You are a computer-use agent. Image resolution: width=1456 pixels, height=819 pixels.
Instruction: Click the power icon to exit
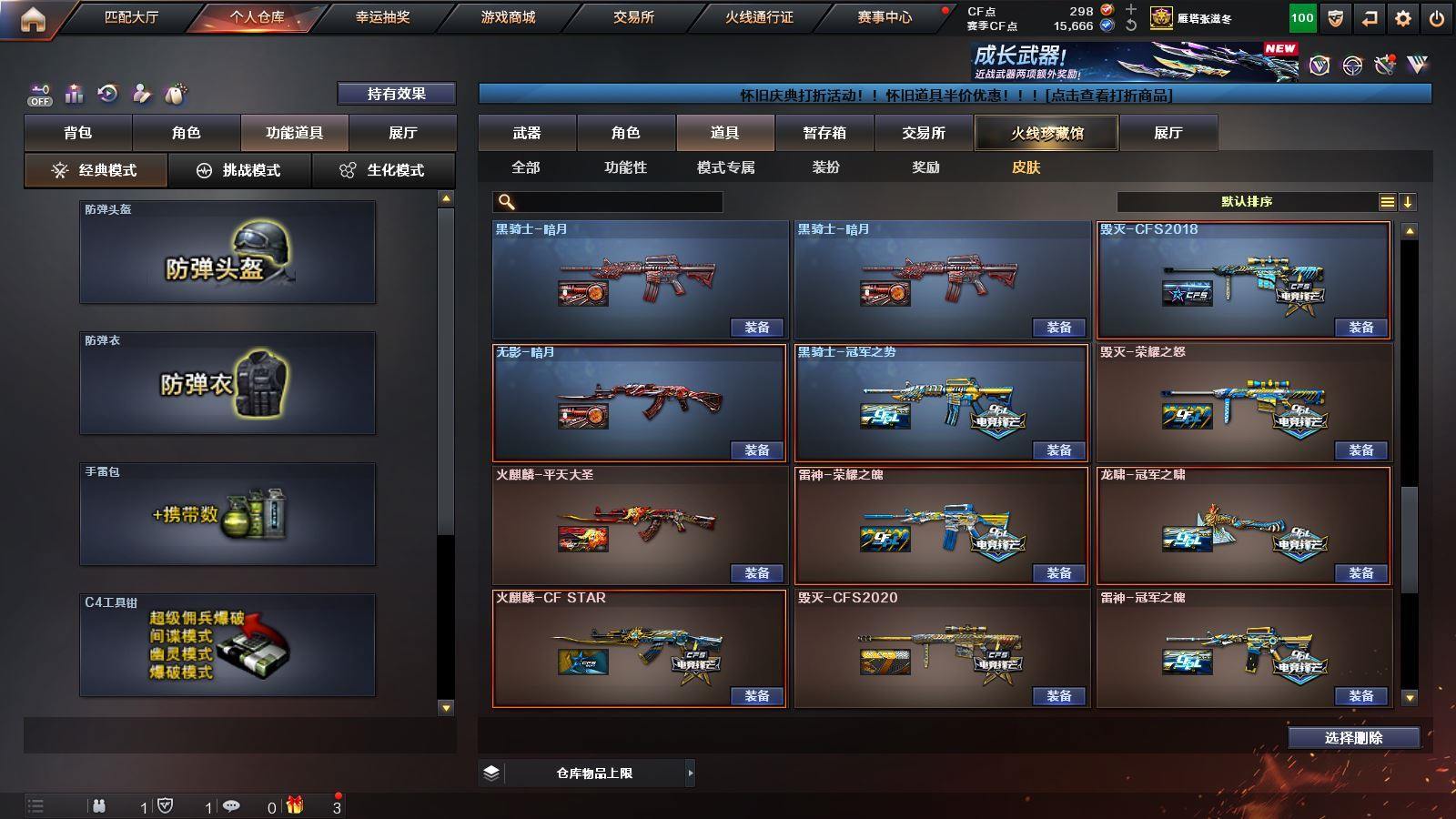click(1437, 18)
